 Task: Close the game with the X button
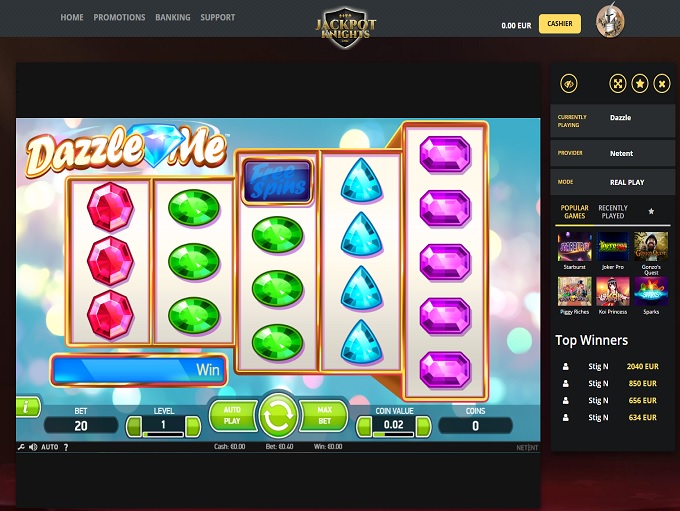(x=661, y=84)
